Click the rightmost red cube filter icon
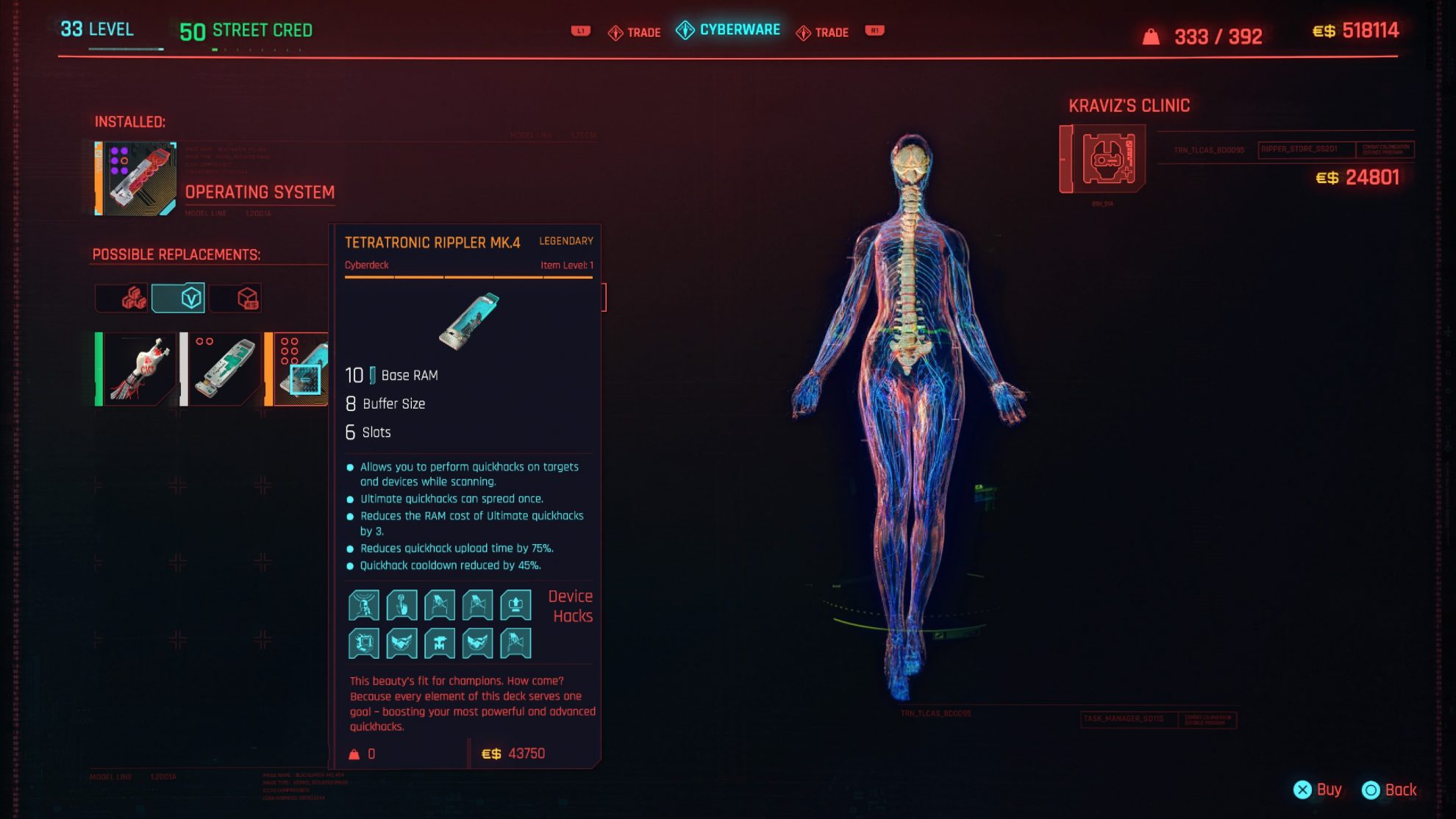The width and height of the screenshot is (1456, 819). 235,298
